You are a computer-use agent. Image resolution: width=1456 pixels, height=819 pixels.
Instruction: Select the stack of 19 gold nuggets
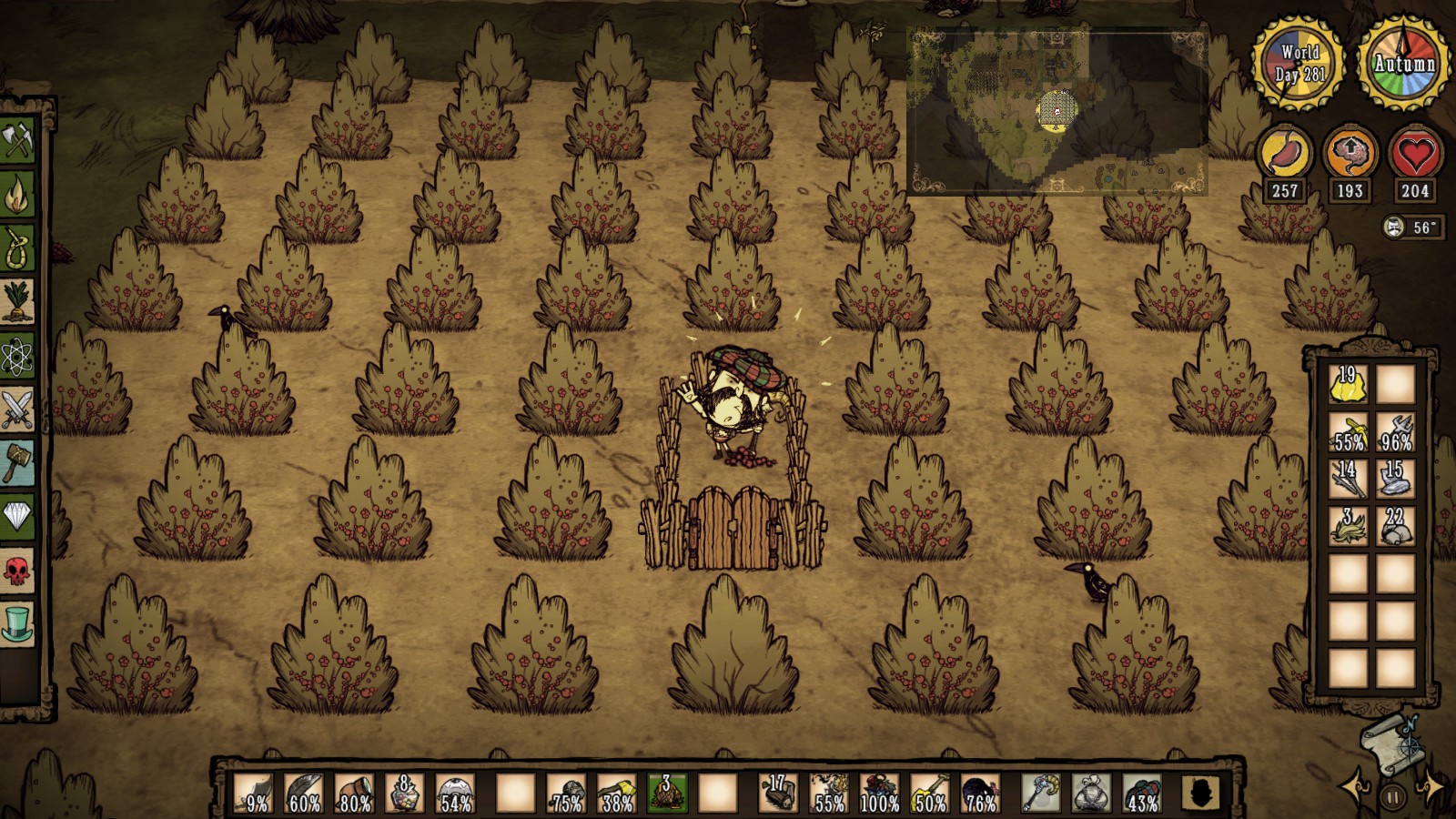coord(1349,386)
